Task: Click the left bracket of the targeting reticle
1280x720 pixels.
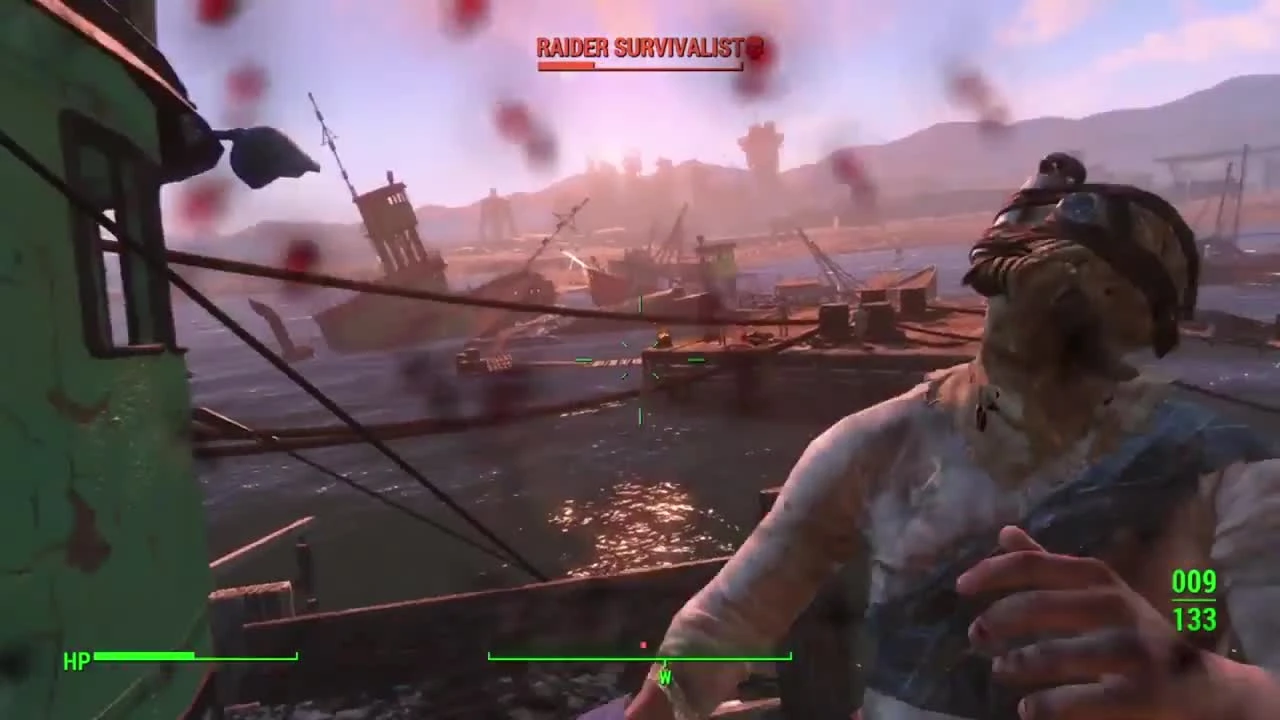Action: click(582, 360)
